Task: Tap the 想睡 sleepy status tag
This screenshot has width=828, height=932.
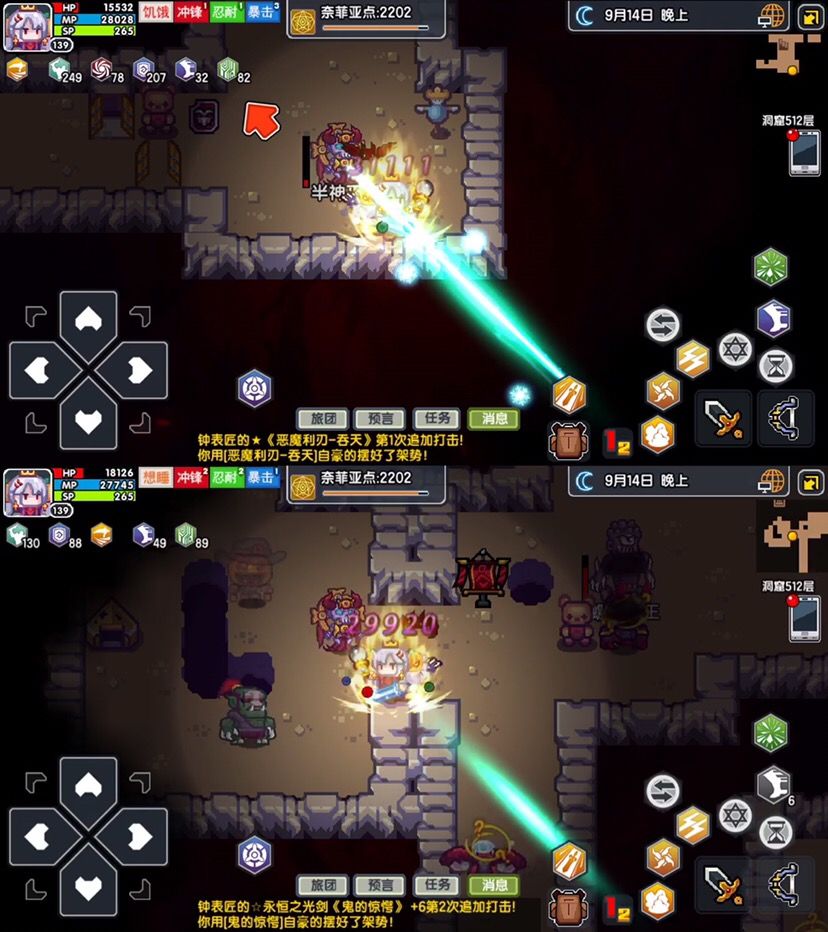Action: (155, 479)
